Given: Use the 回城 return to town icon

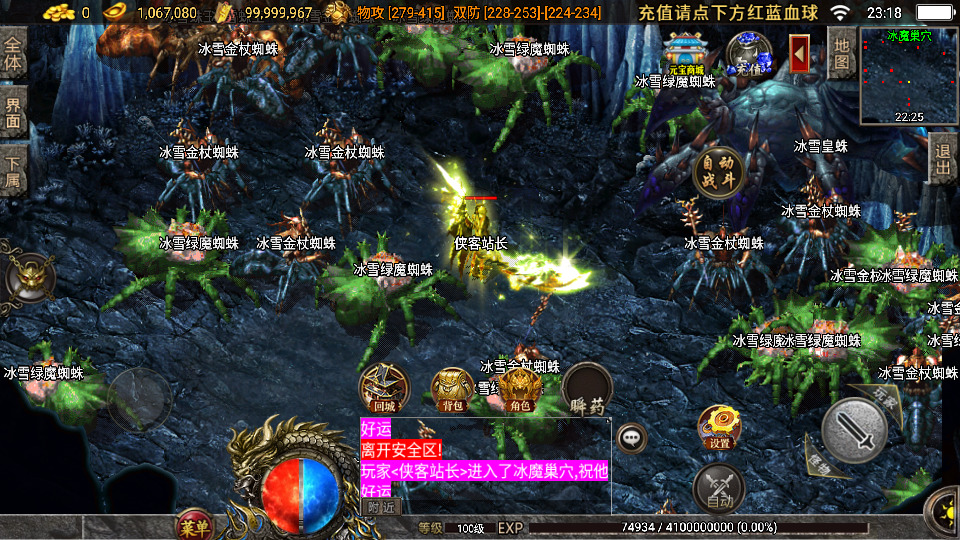Looking at the screenshot, I should (384, 388).
